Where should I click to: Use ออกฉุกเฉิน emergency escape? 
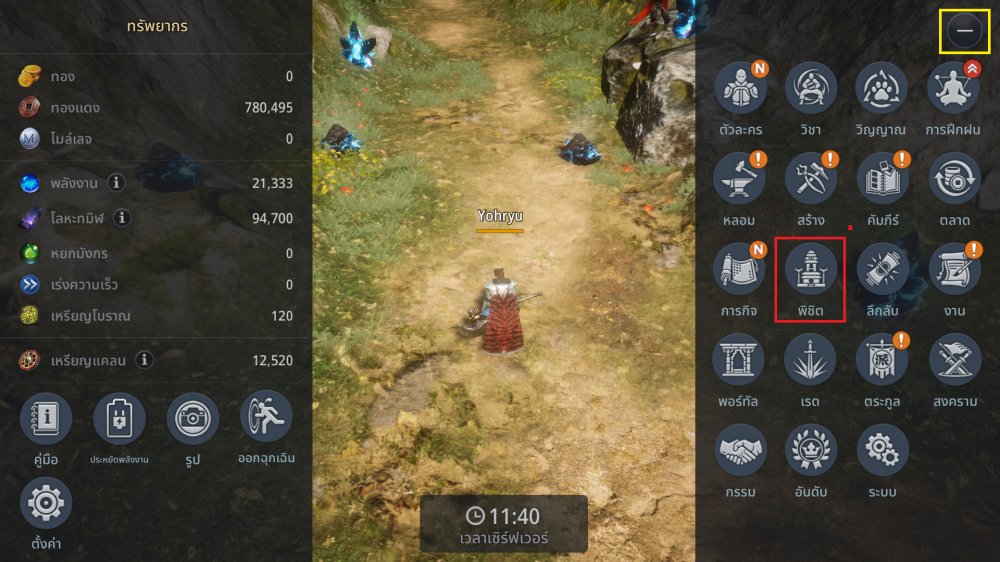click(266, 418)
